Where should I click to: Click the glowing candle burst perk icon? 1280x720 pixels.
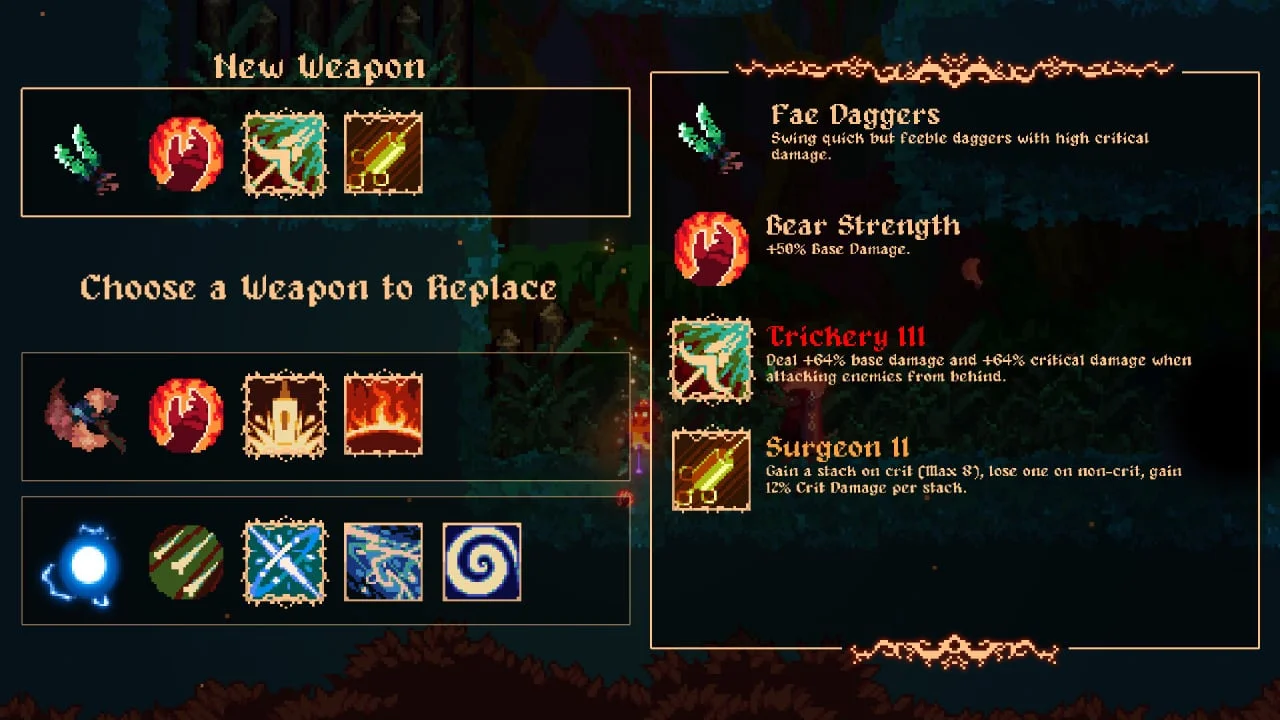click(x=285, y=416)
